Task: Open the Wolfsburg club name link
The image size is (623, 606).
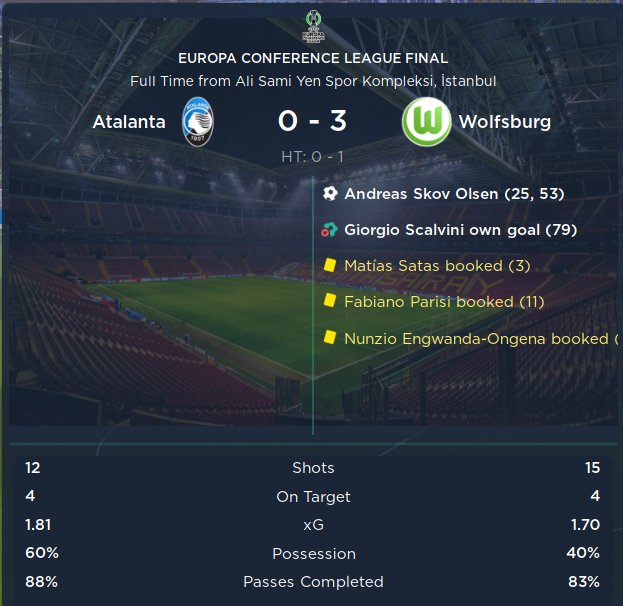Action: click(x=504, y=123)
